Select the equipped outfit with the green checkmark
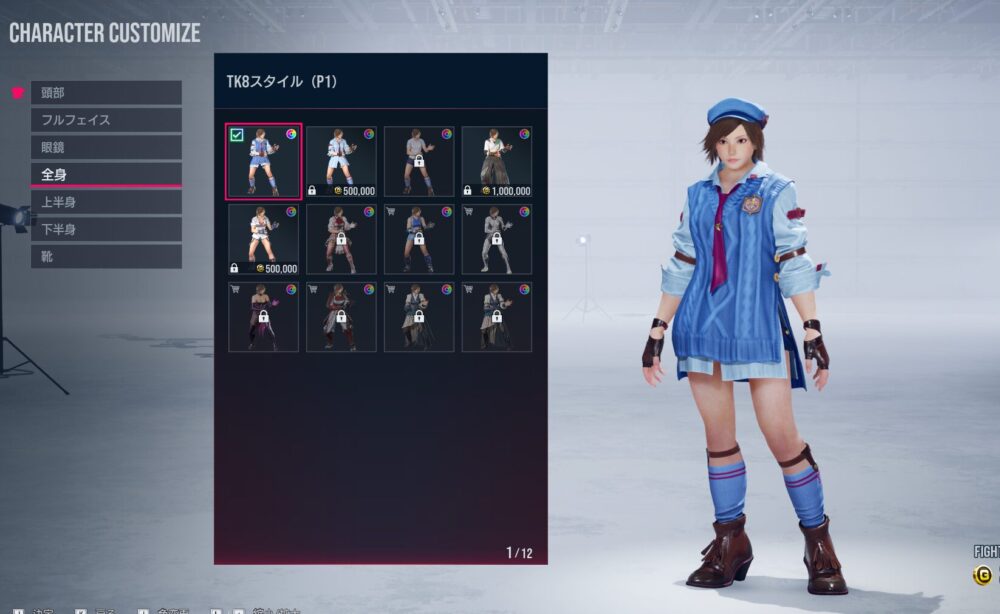The height and width of the screenshot is (614, 1000). (263, 161)
